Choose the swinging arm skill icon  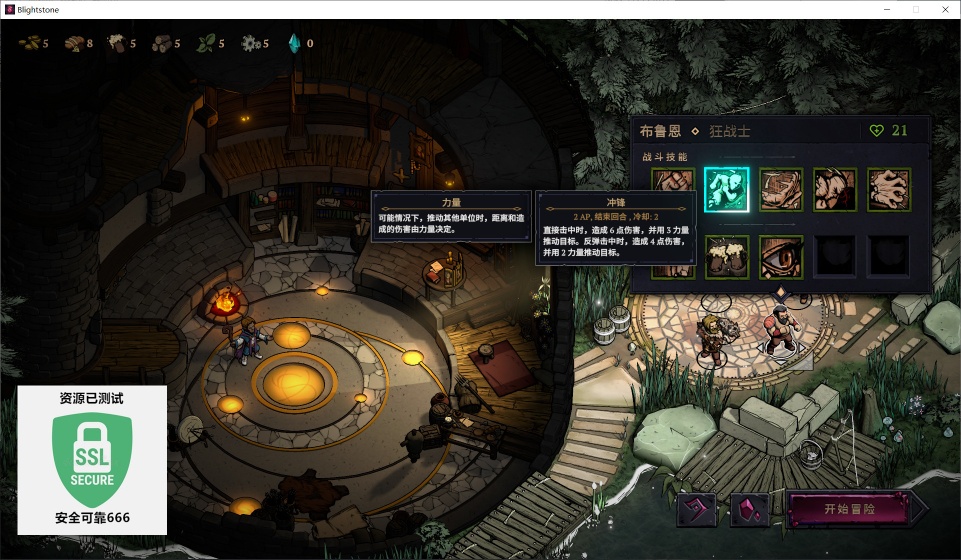point(781,189)
